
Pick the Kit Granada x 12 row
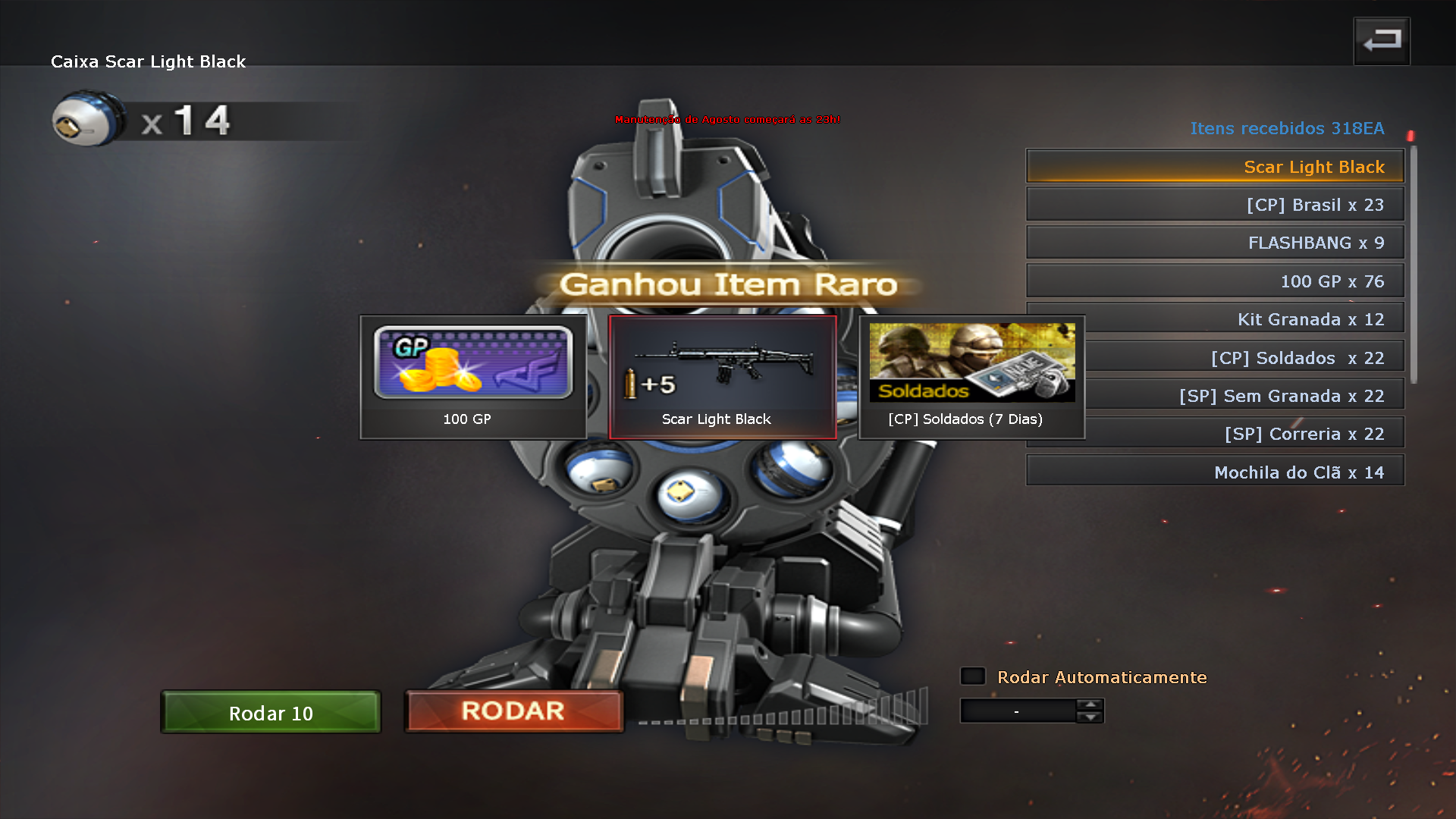pos(1244,319)
